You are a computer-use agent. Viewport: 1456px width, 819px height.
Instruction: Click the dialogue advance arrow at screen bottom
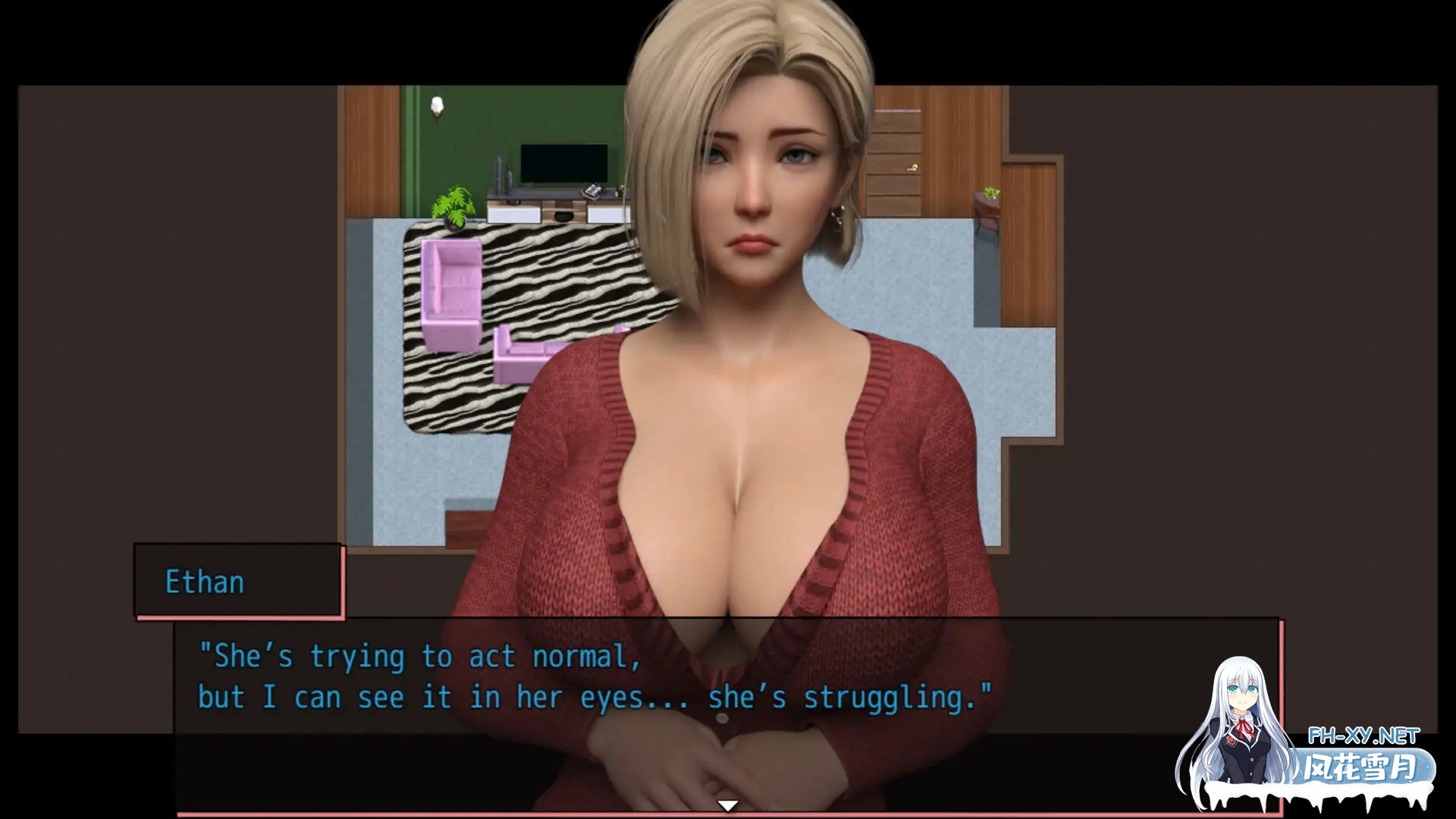[x=728, y=806]
